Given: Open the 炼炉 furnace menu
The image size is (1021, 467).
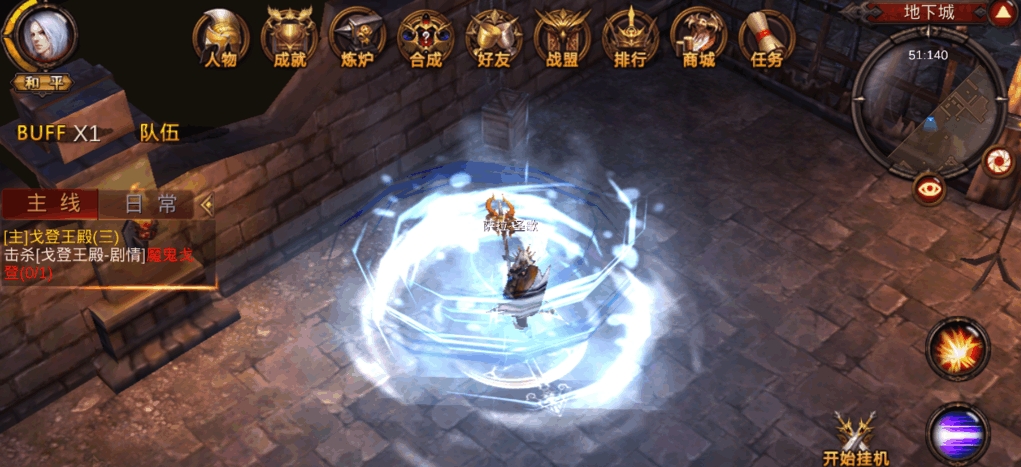Looking at the screenshot, I should point(357,38).
